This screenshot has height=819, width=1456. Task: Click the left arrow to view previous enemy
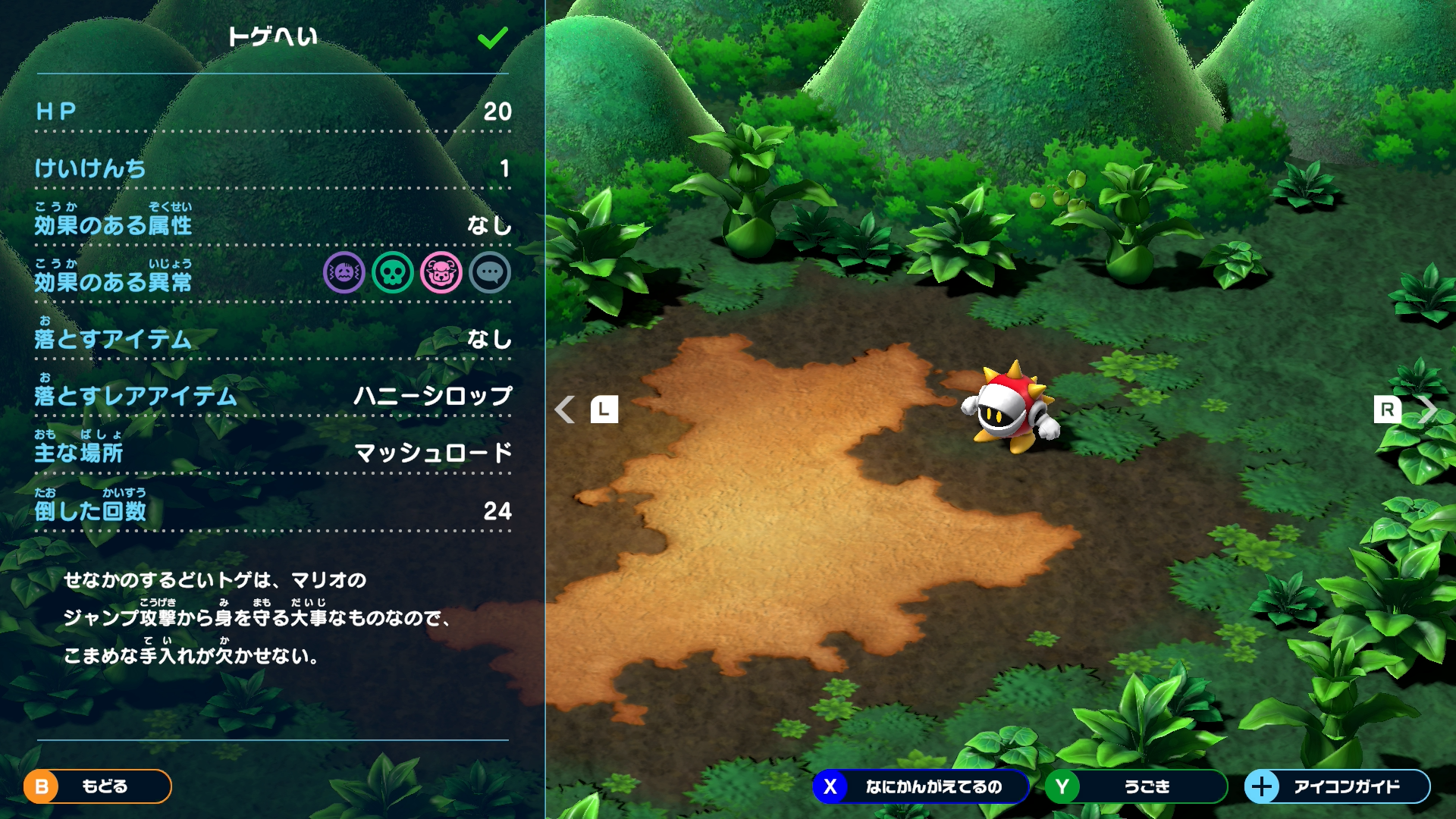click(565, 409)
